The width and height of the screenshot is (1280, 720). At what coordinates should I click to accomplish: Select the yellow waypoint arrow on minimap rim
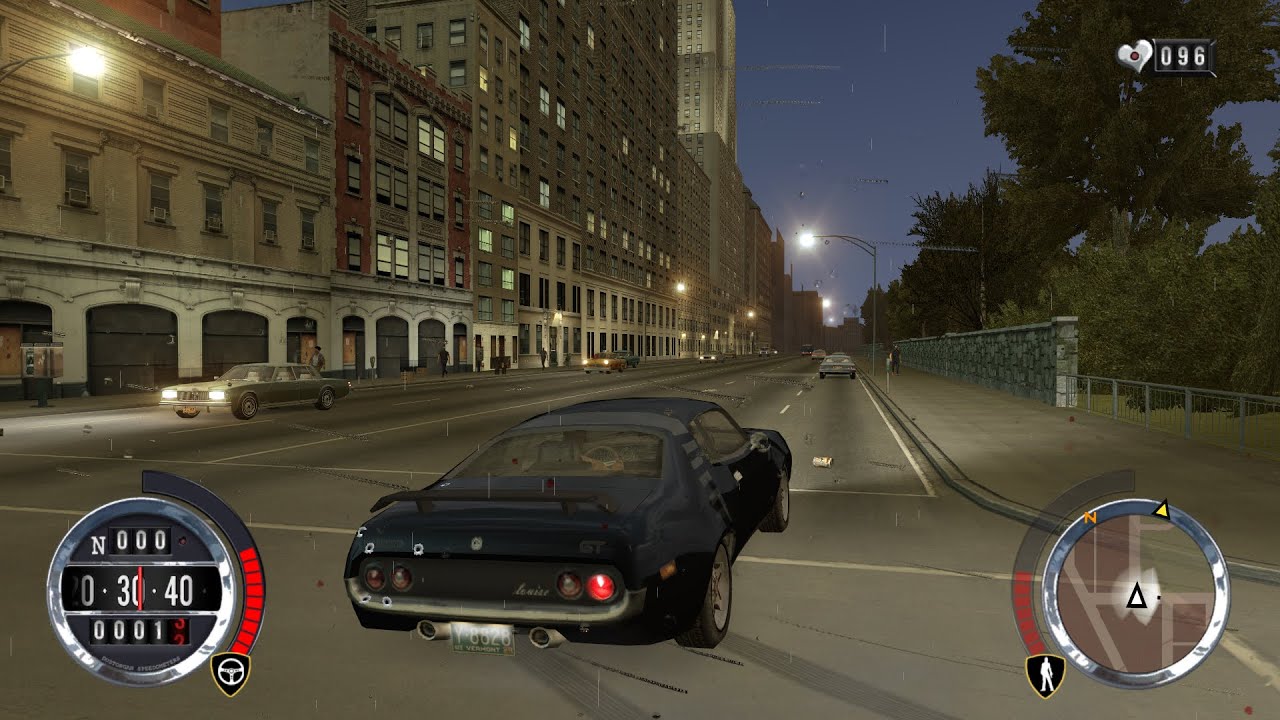point(1163,512)
